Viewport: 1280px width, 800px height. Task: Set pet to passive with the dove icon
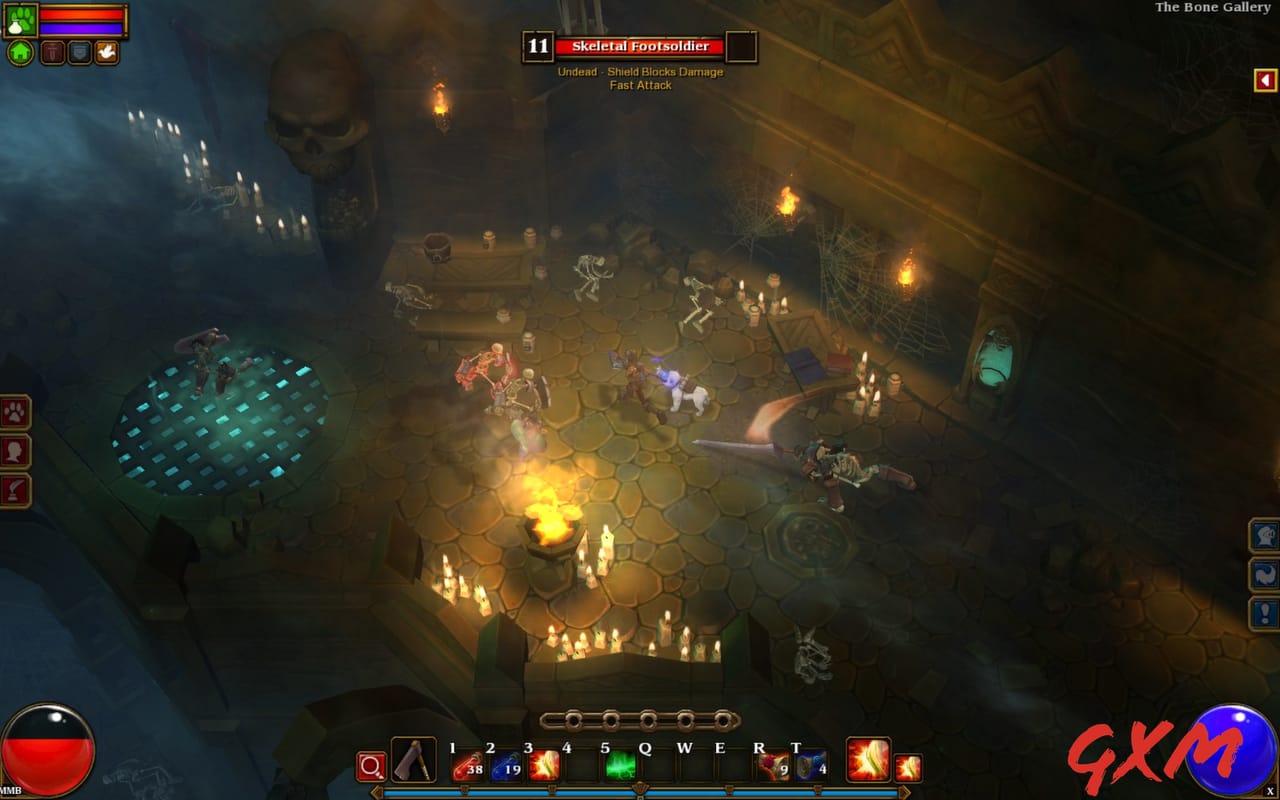(108, 52)
